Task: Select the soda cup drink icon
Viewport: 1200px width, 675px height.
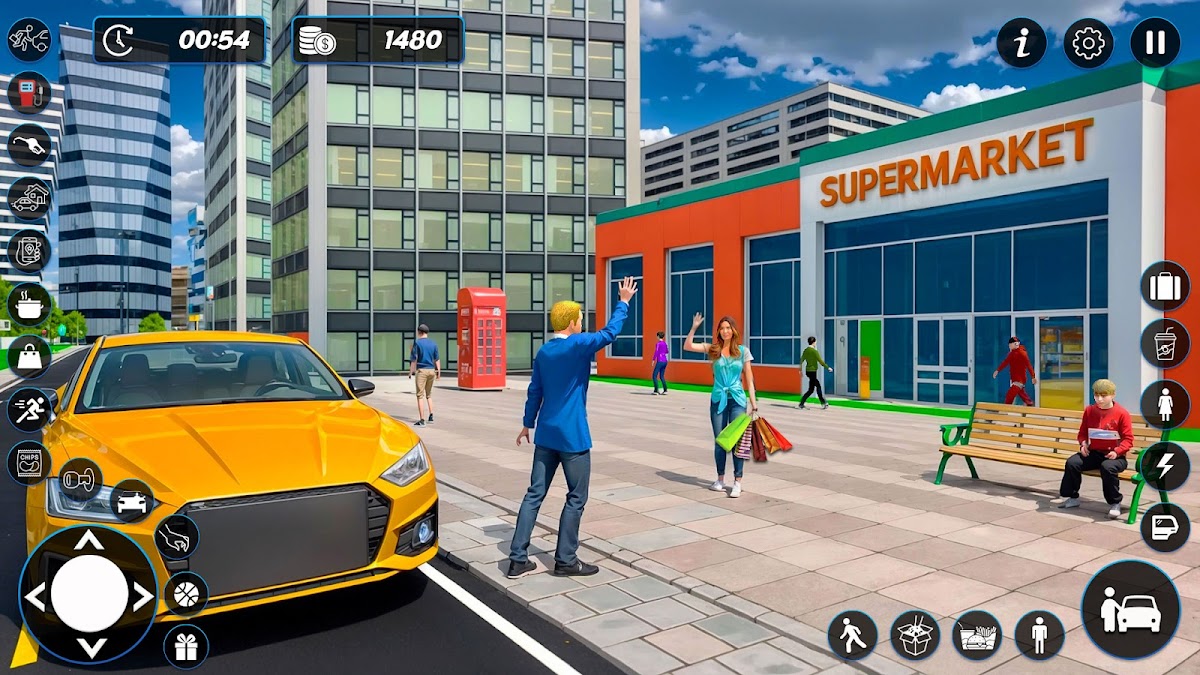Action: 1165,344
